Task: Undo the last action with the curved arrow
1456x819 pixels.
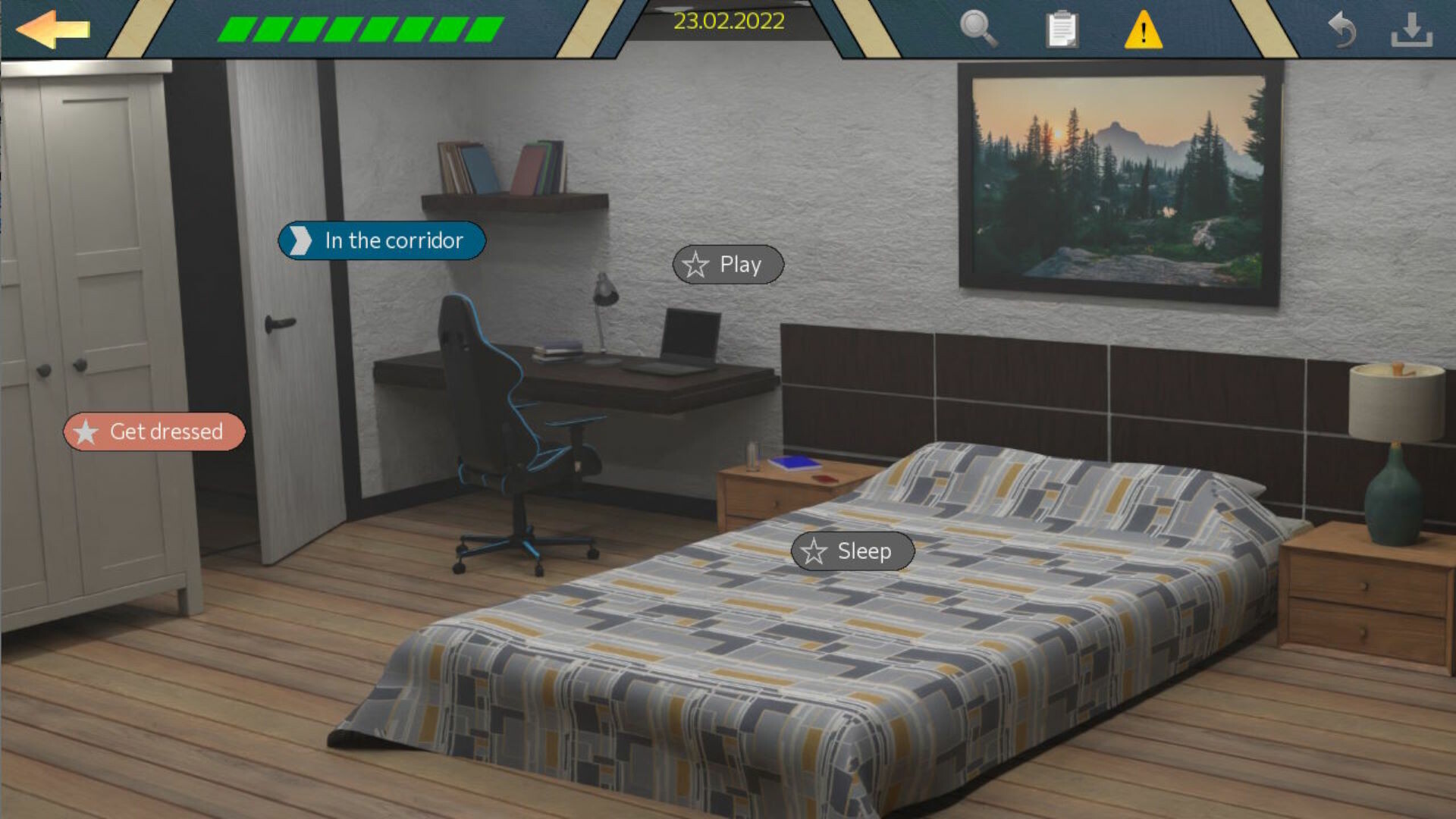Action: tap(1342, 29)
